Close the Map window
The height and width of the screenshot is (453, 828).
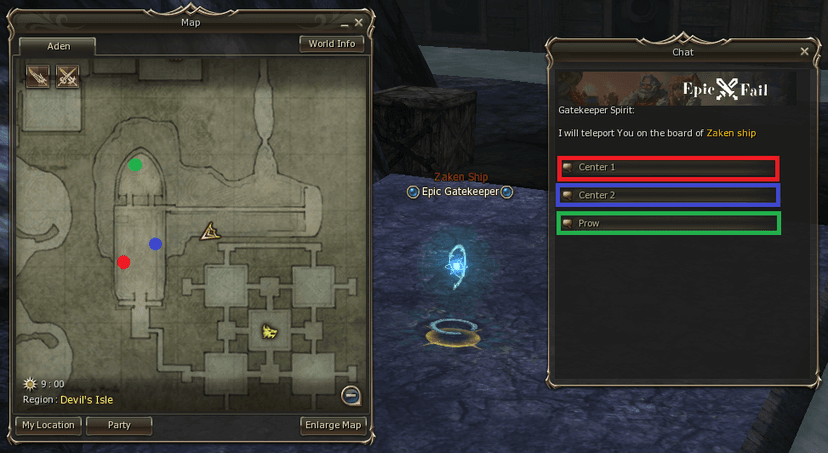(x=359, y=22)
